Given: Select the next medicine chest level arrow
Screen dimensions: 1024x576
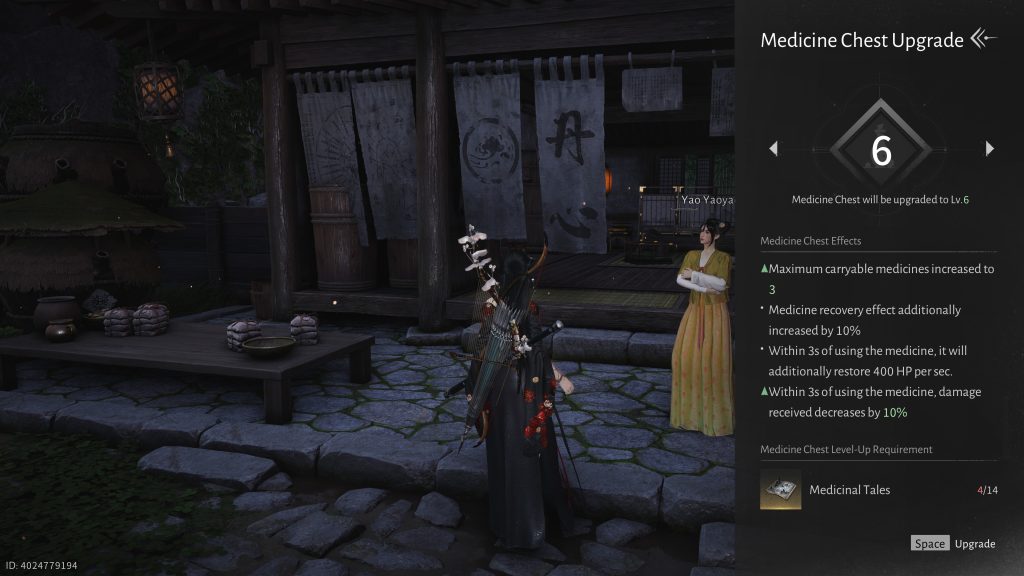Looking at the screenshot, I should click(989, 149).
